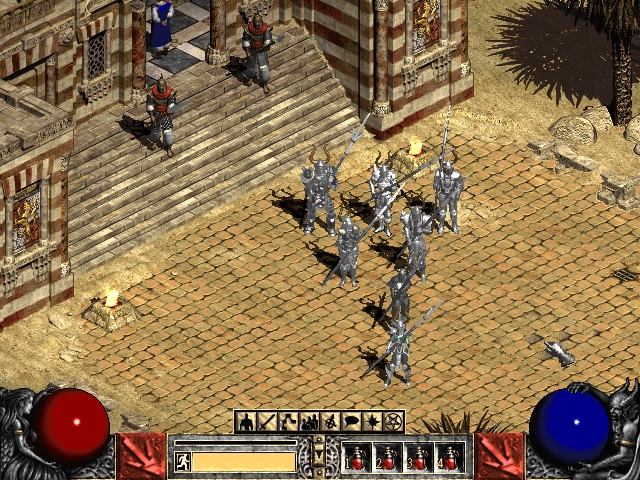Open the character stats screen icon
640x480 pixels.
click(x=246, y=422)
